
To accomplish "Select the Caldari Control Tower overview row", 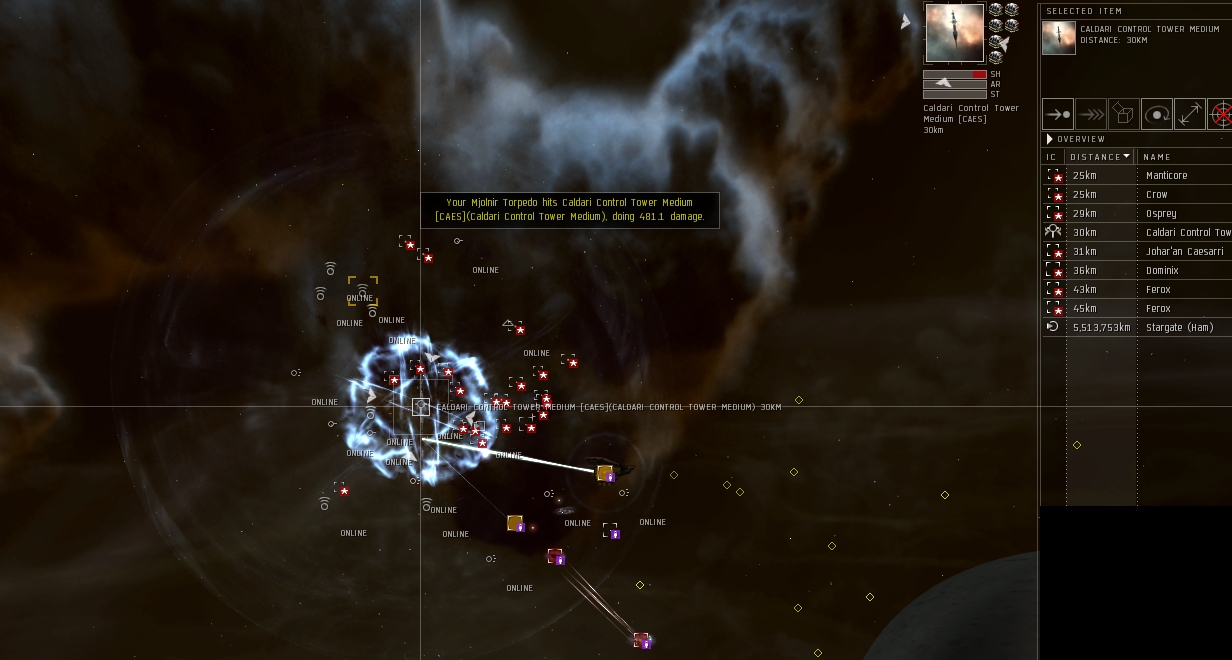I will click(x=1187, y=233).
